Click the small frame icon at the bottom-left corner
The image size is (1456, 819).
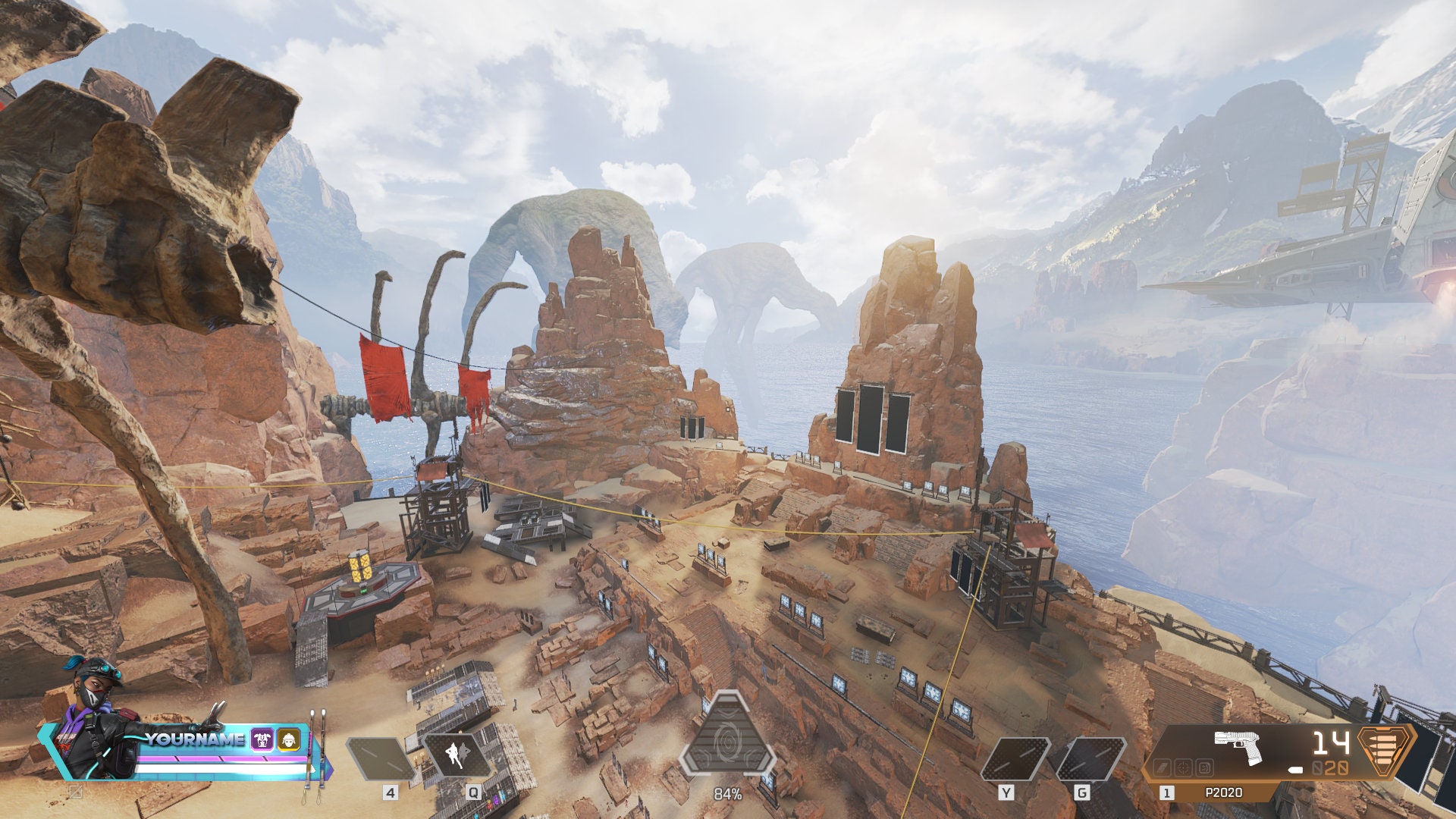(75, 791)
